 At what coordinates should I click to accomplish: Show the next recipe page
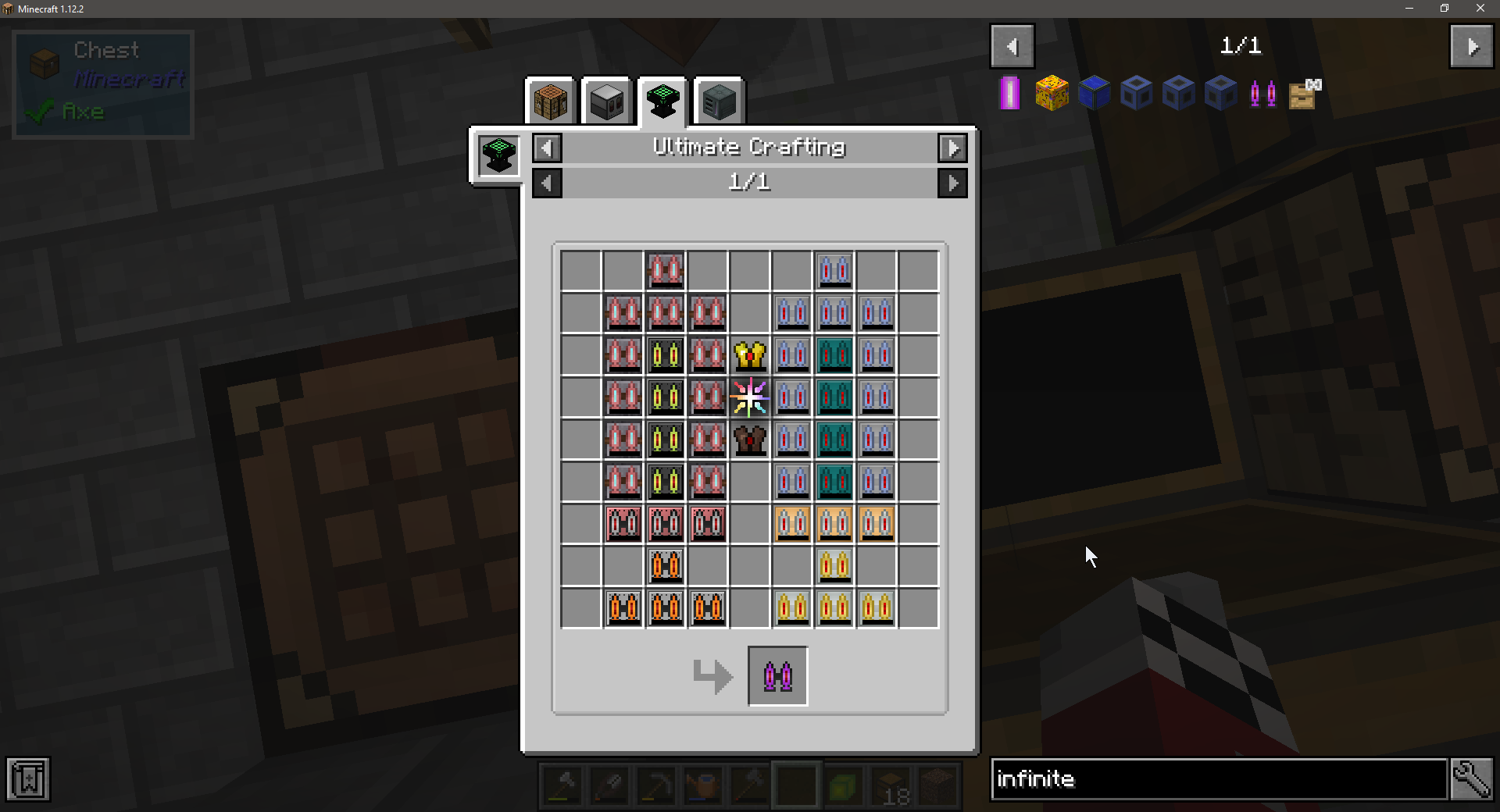pyautogui.click(x=952, y=183)
